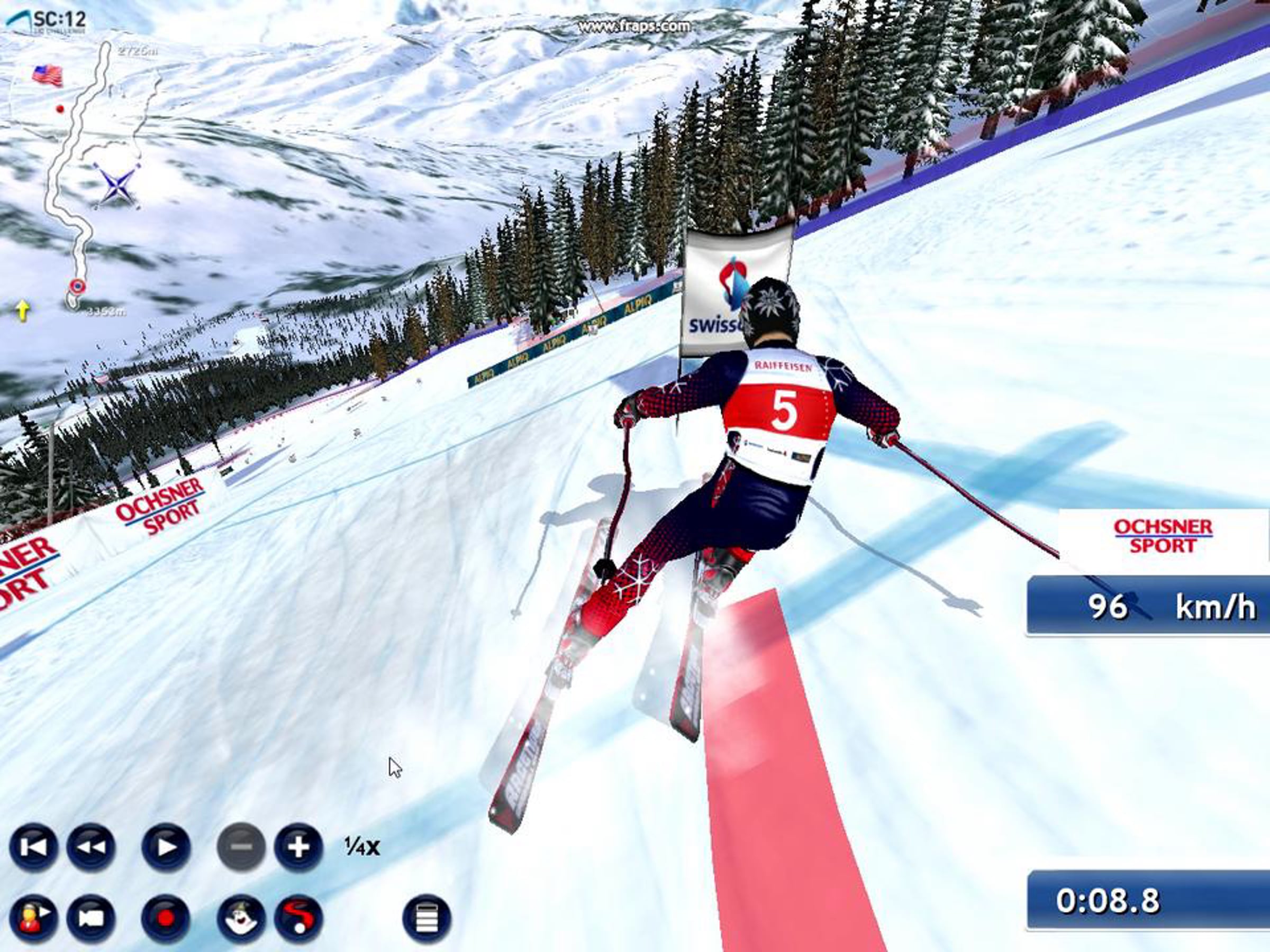The width and height of the screenshot is (1270, 952).
Task: Click the American flag icon
Action: pyautogui.click(x=47, y=75)
